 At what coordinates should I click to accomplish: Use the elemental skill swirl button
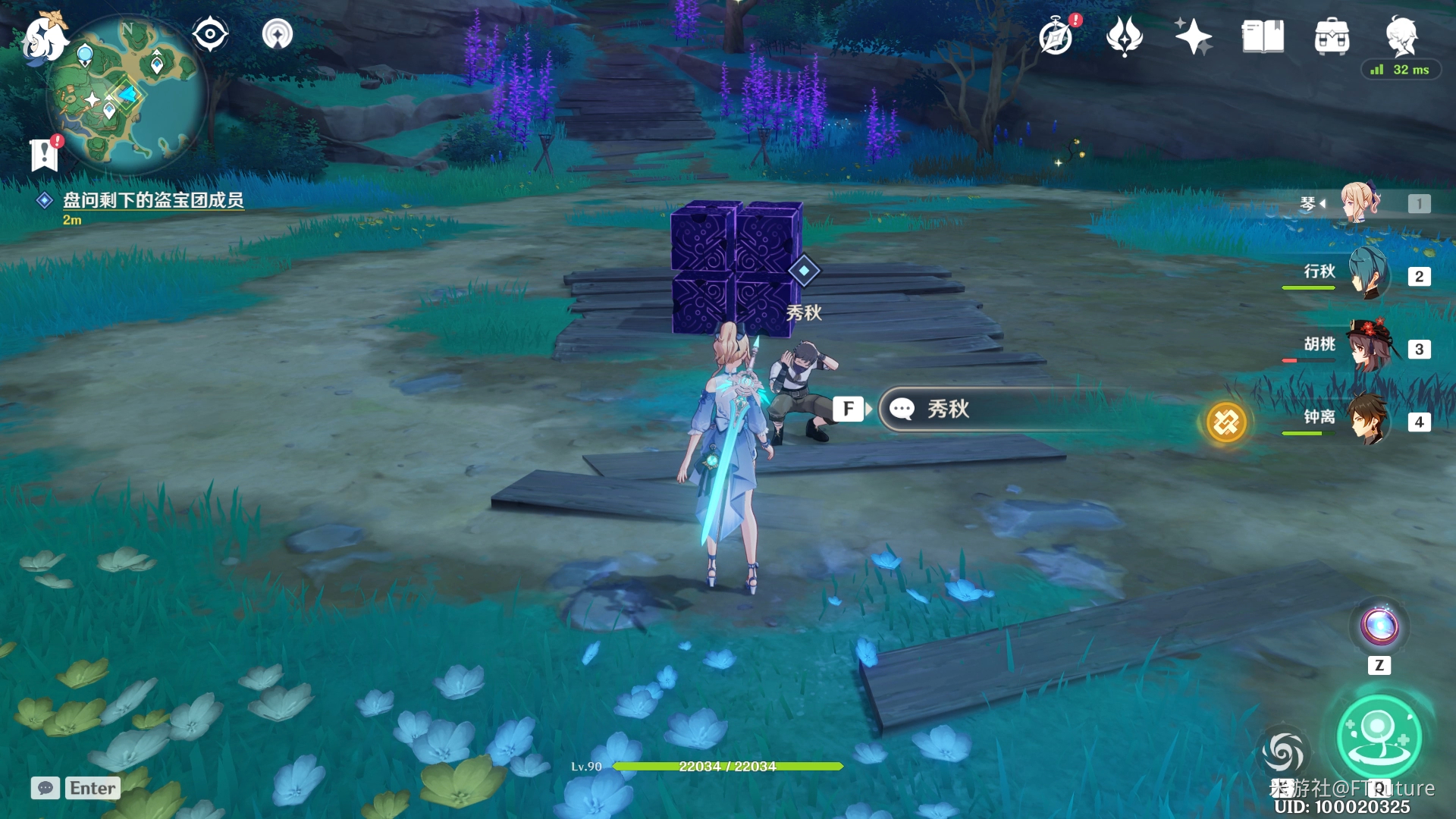(x=1282, y=751)
